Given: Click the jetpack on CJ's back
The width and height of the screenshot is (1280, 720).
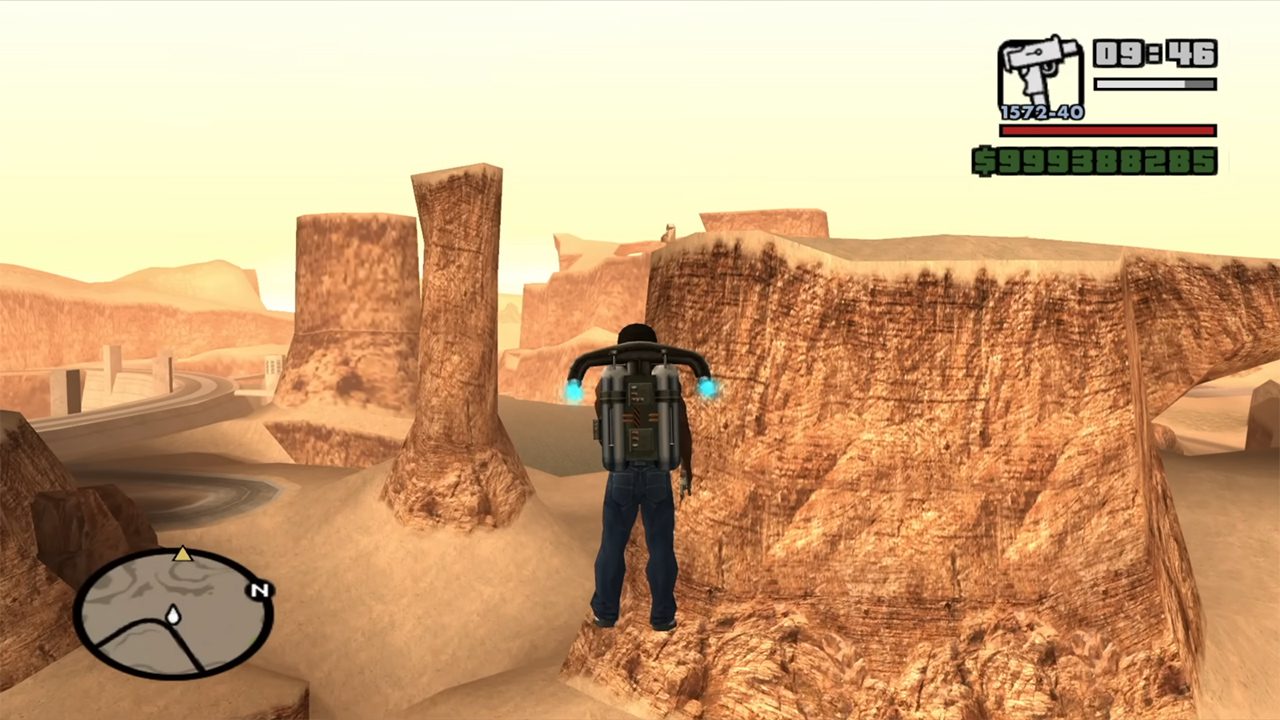Looking at the screenshot, I should (x=640, y=420).
